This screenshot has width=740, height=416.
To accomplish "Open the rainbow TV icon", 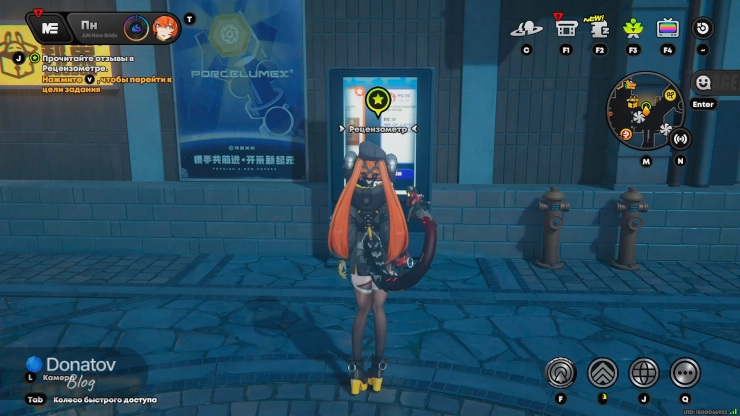I will point(668,28).
